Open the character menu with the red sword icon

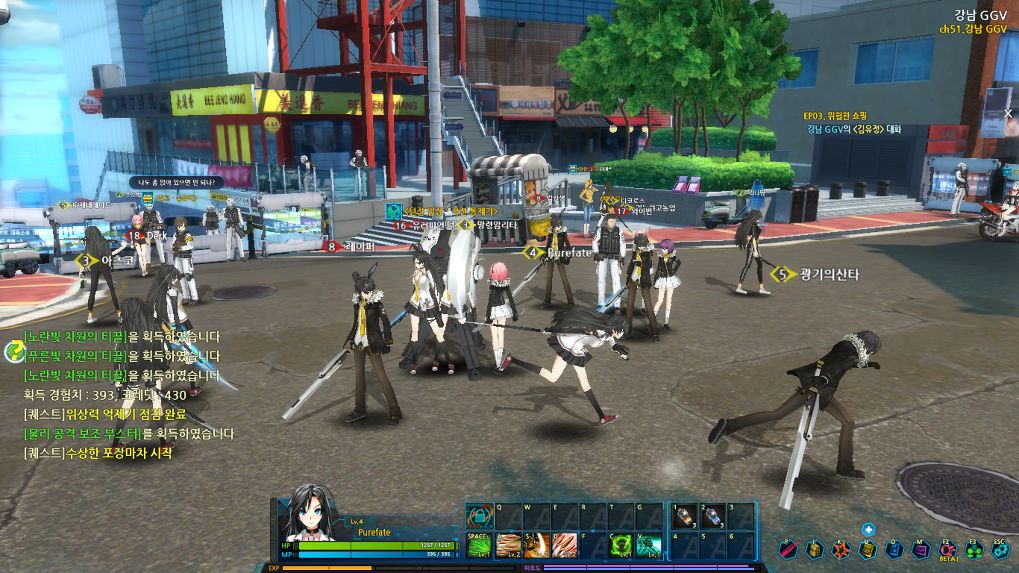[789, 548]
